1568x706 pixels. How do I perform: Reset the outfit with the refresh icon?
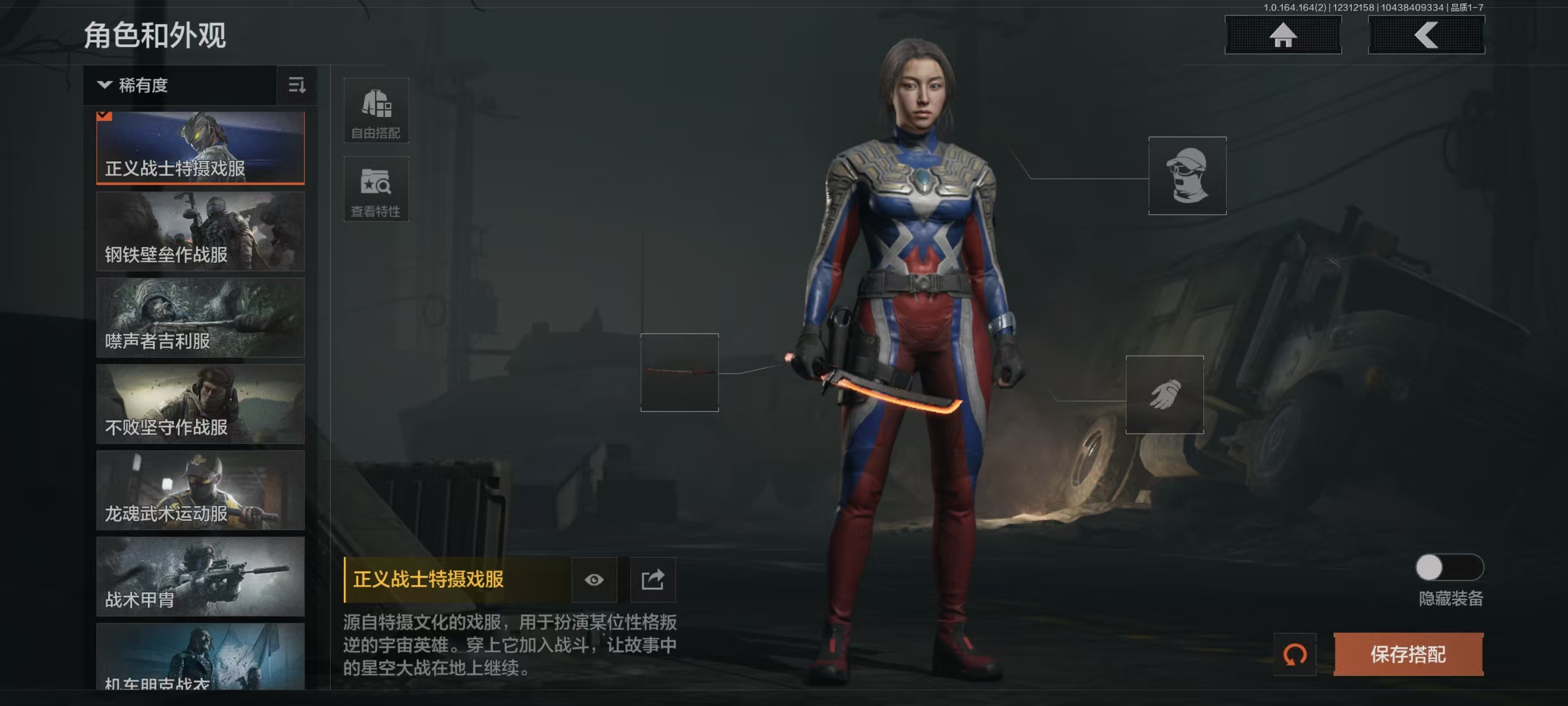[x=1295, y=655]
